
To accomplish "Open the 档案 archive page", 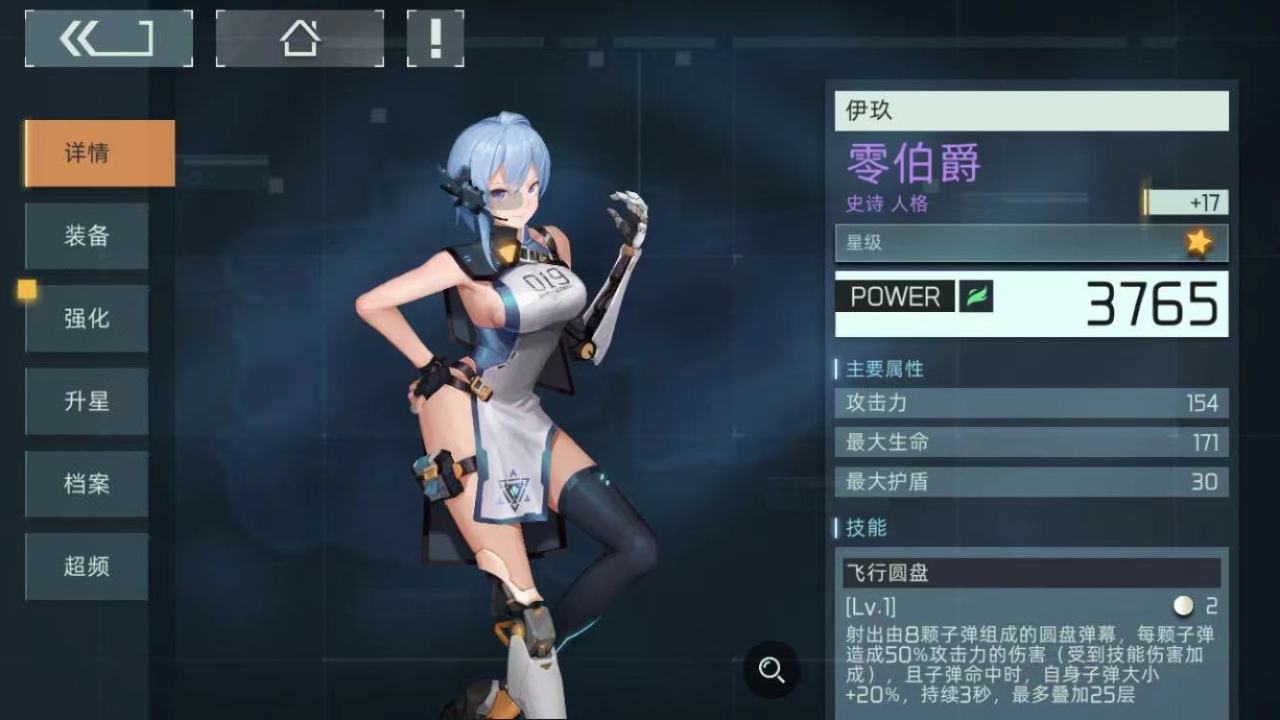I will point(86,484).
